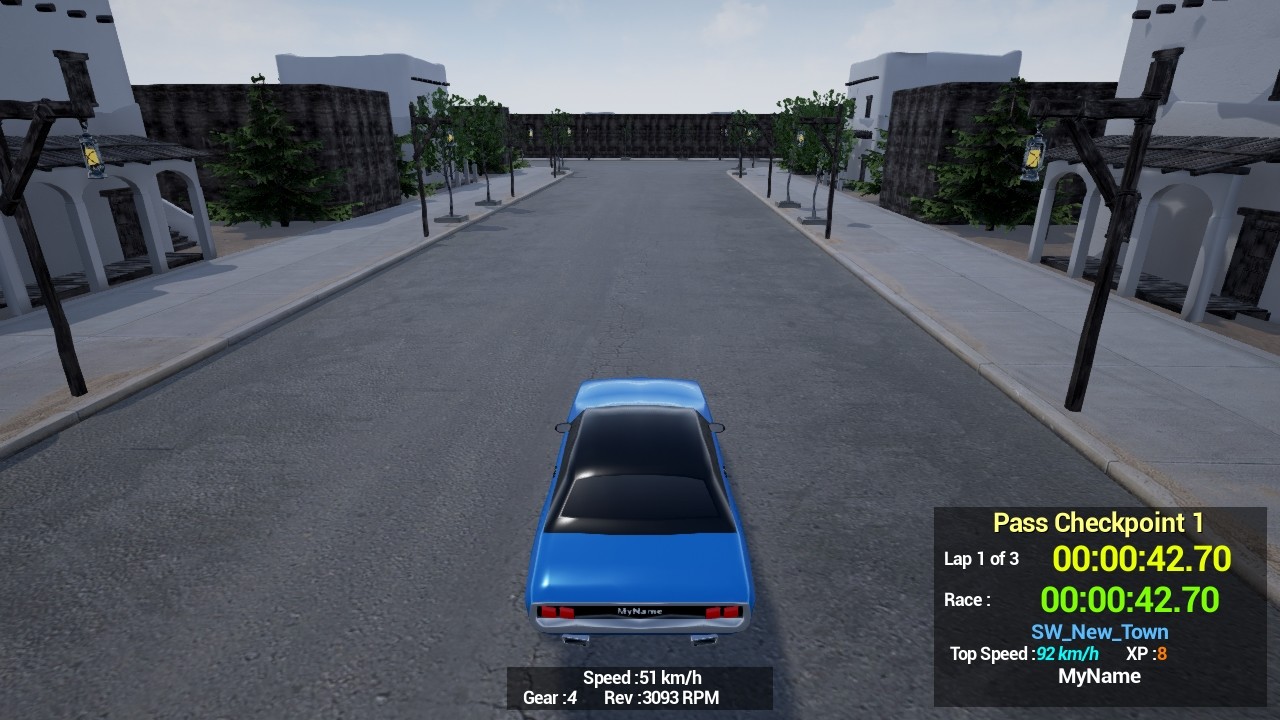Click the orange XP value 8
The width and height of the screenshot is (1280, 720).
[x=1162, y=654]
